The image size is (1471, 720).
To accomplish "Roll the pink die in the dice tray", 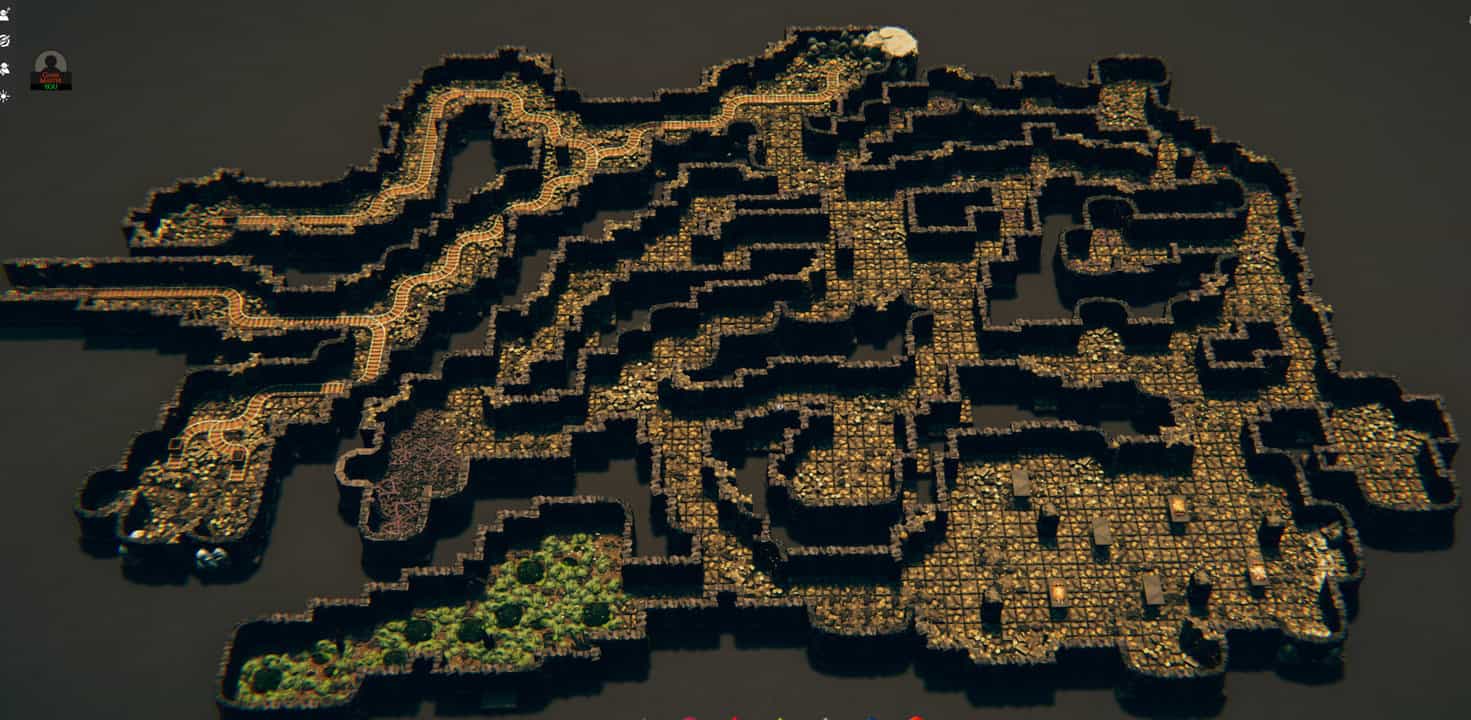I will pyautogui.click(x=687, y=716).
